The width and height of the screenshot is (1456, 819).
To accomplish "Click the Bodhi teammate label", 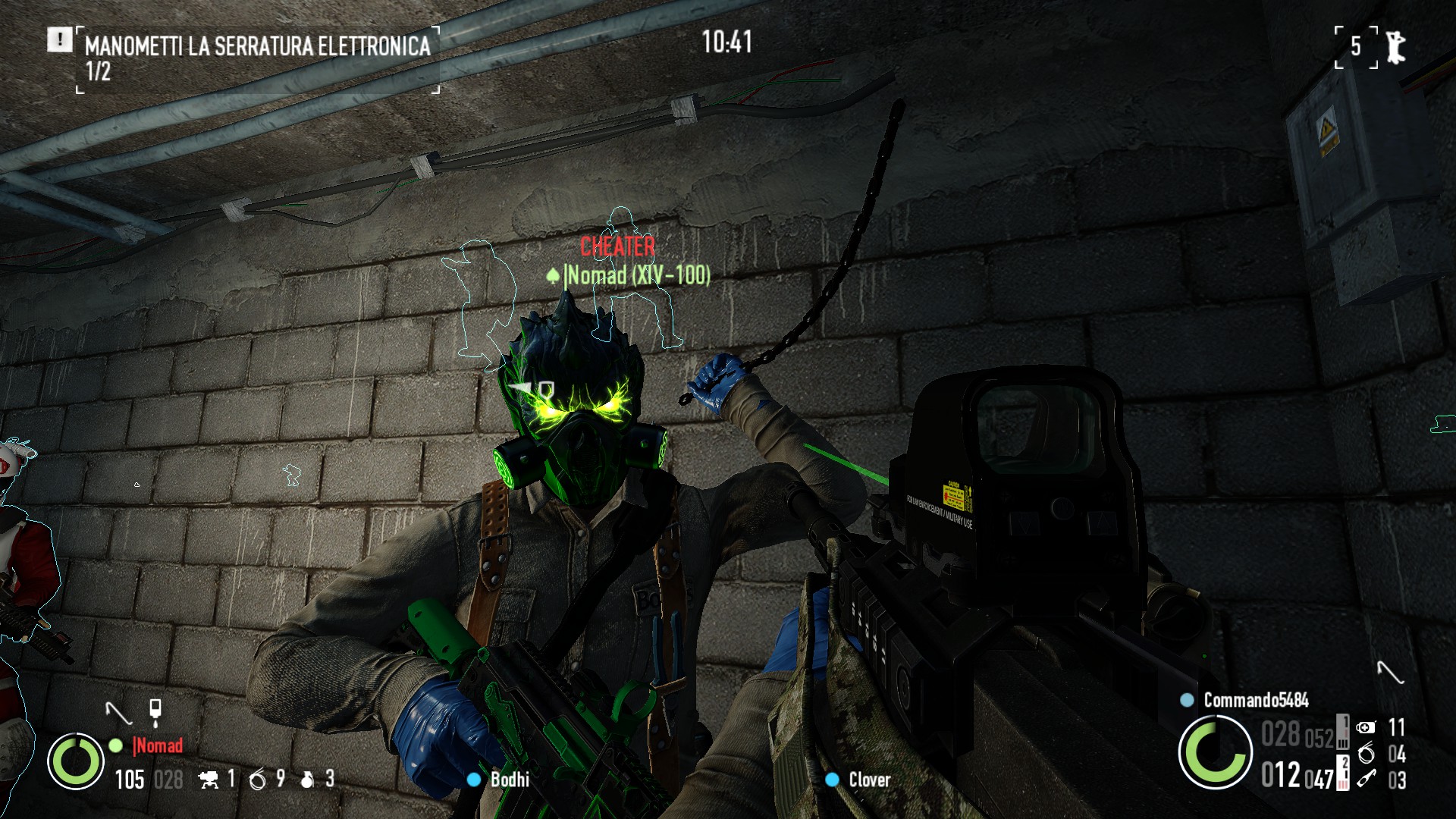I will (x=509, y=780).
